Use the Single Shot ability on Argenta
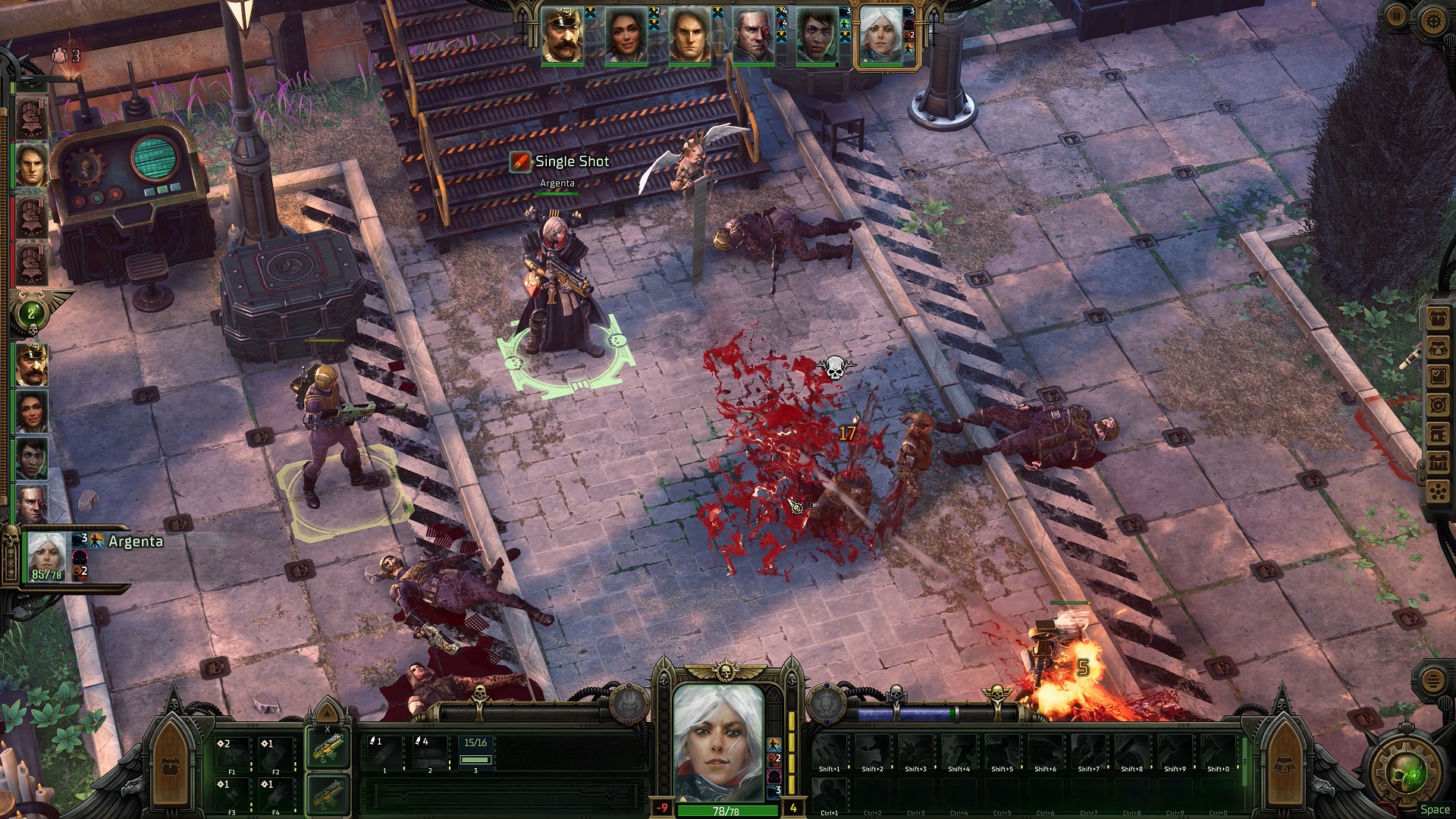Image resolution: width=1456 pixels, height=819 pixels. click(x=565, y=162)
